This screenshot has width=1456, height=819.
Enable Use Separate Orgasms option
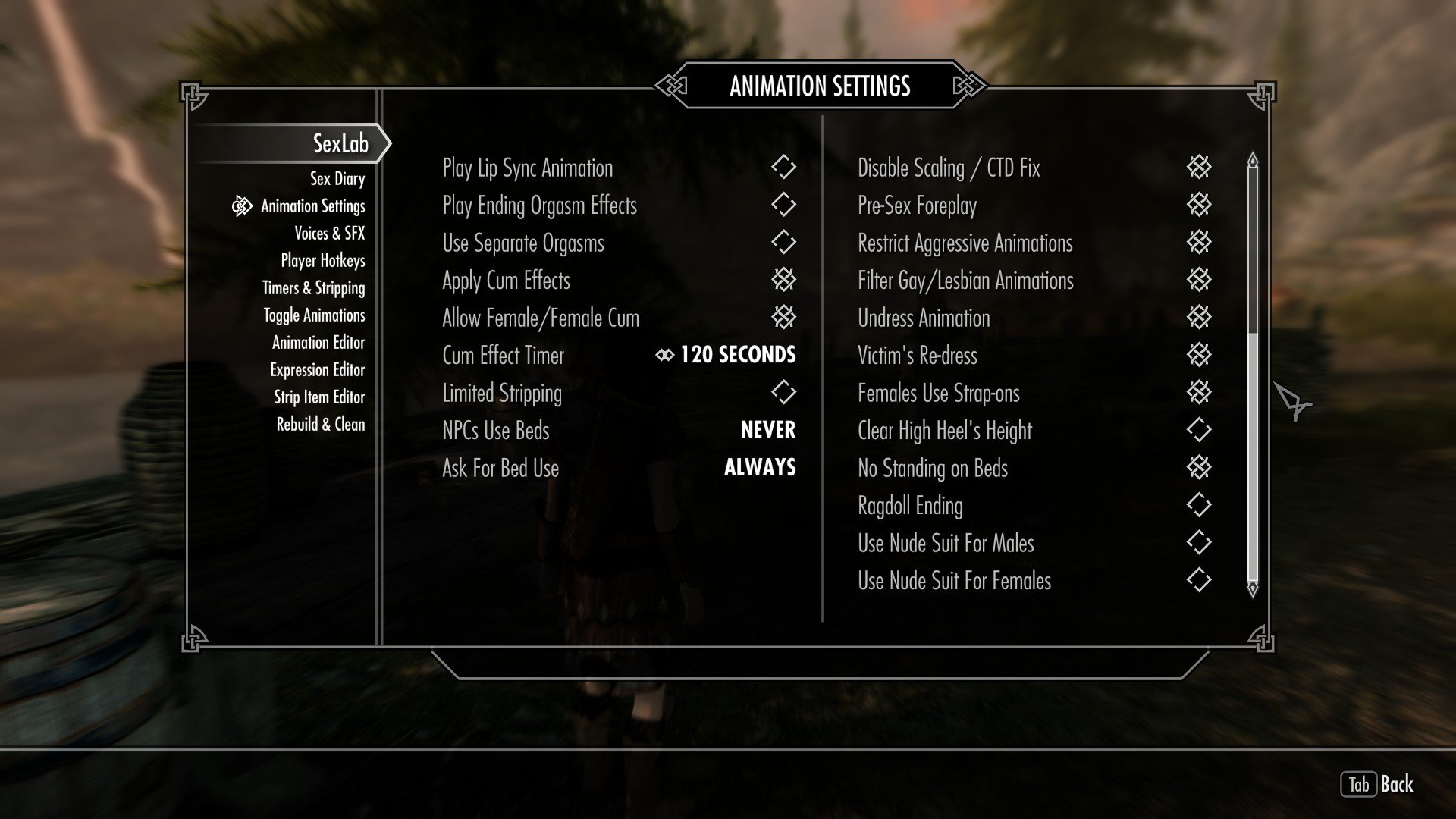(783, 243)
